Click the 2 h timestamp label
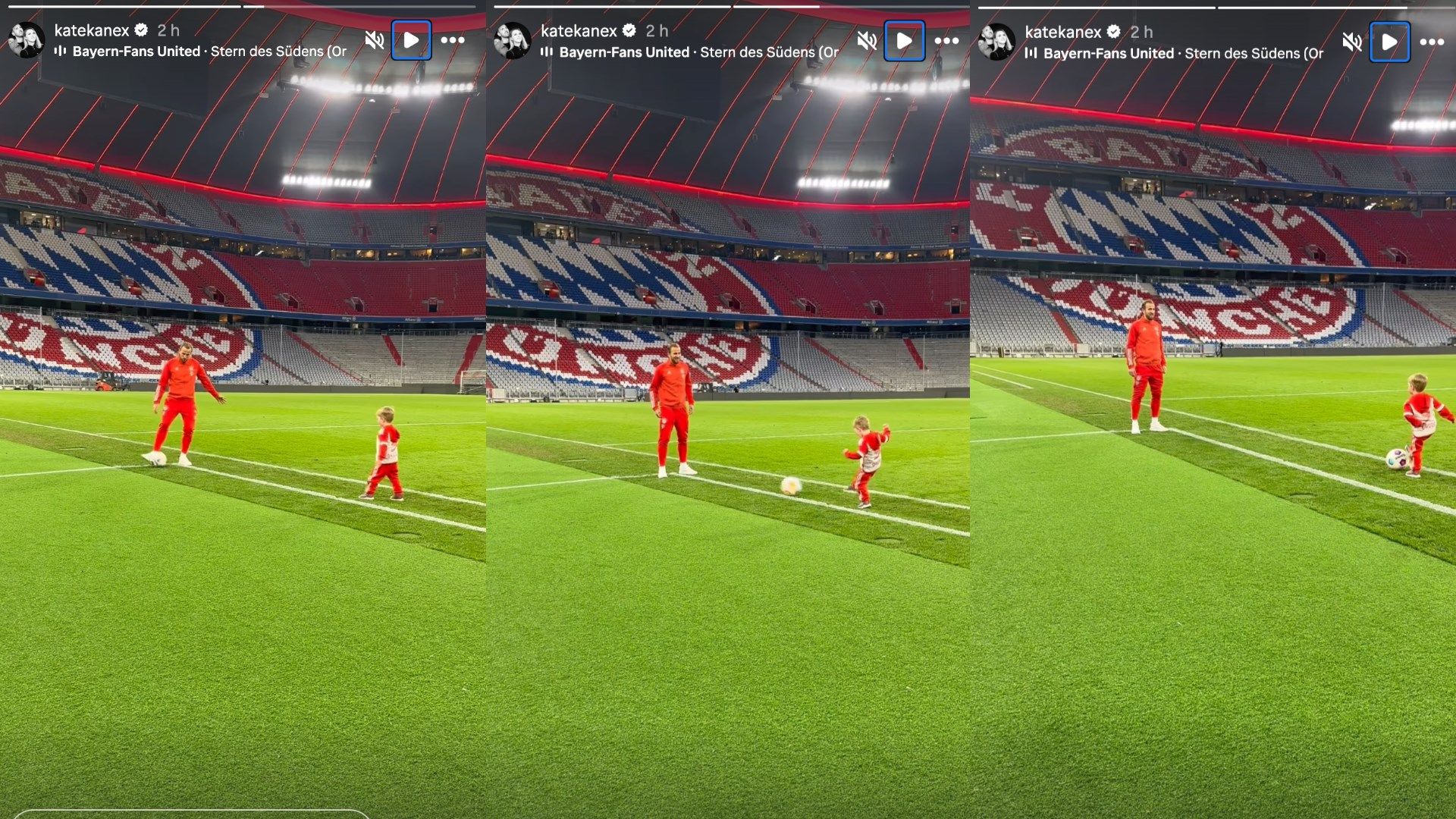This screenshot has height=819, width=1456. coord(168,30)
